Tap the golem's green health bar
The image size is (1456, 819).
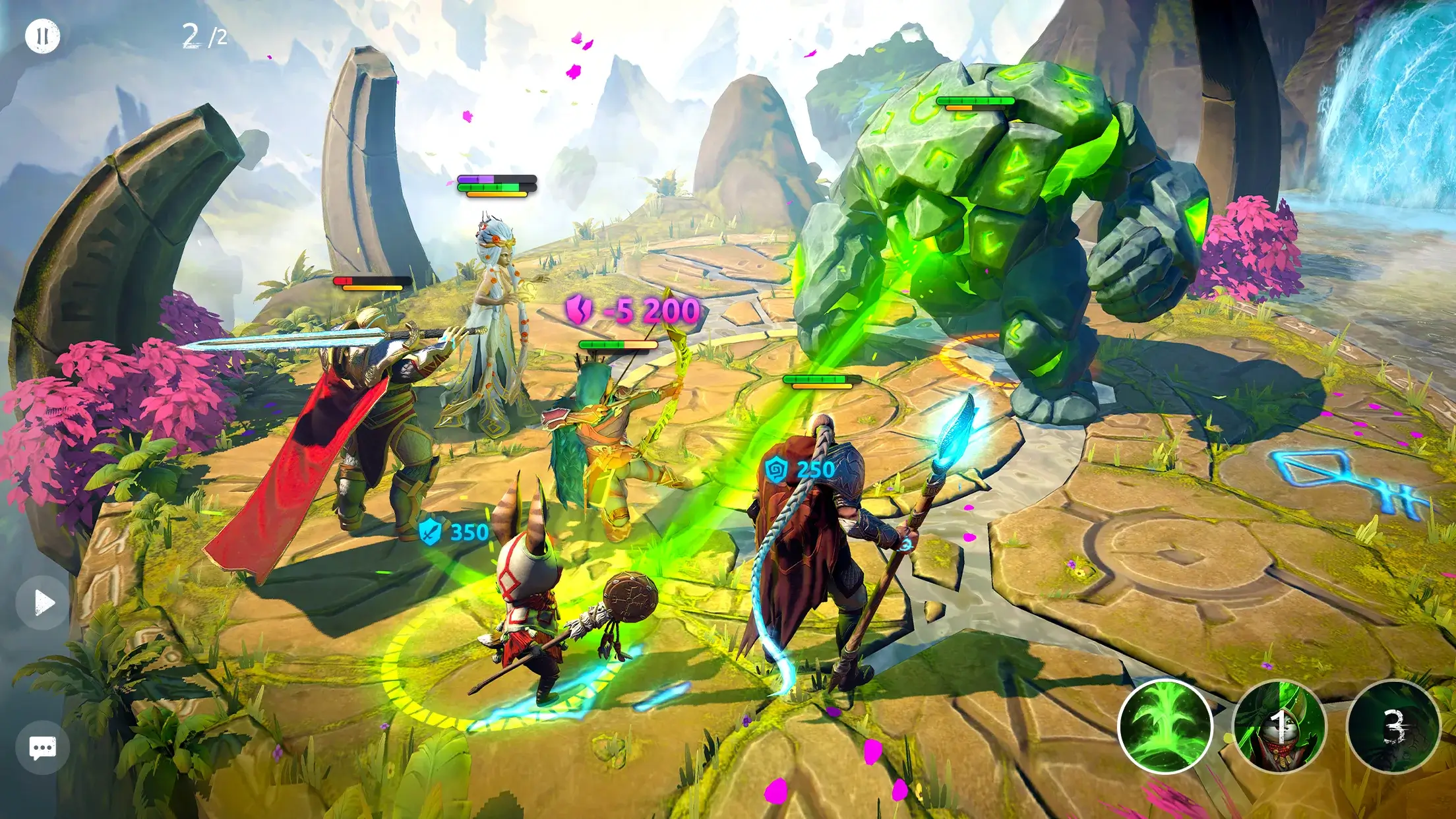pyautogui.click(x=975, y=100)
